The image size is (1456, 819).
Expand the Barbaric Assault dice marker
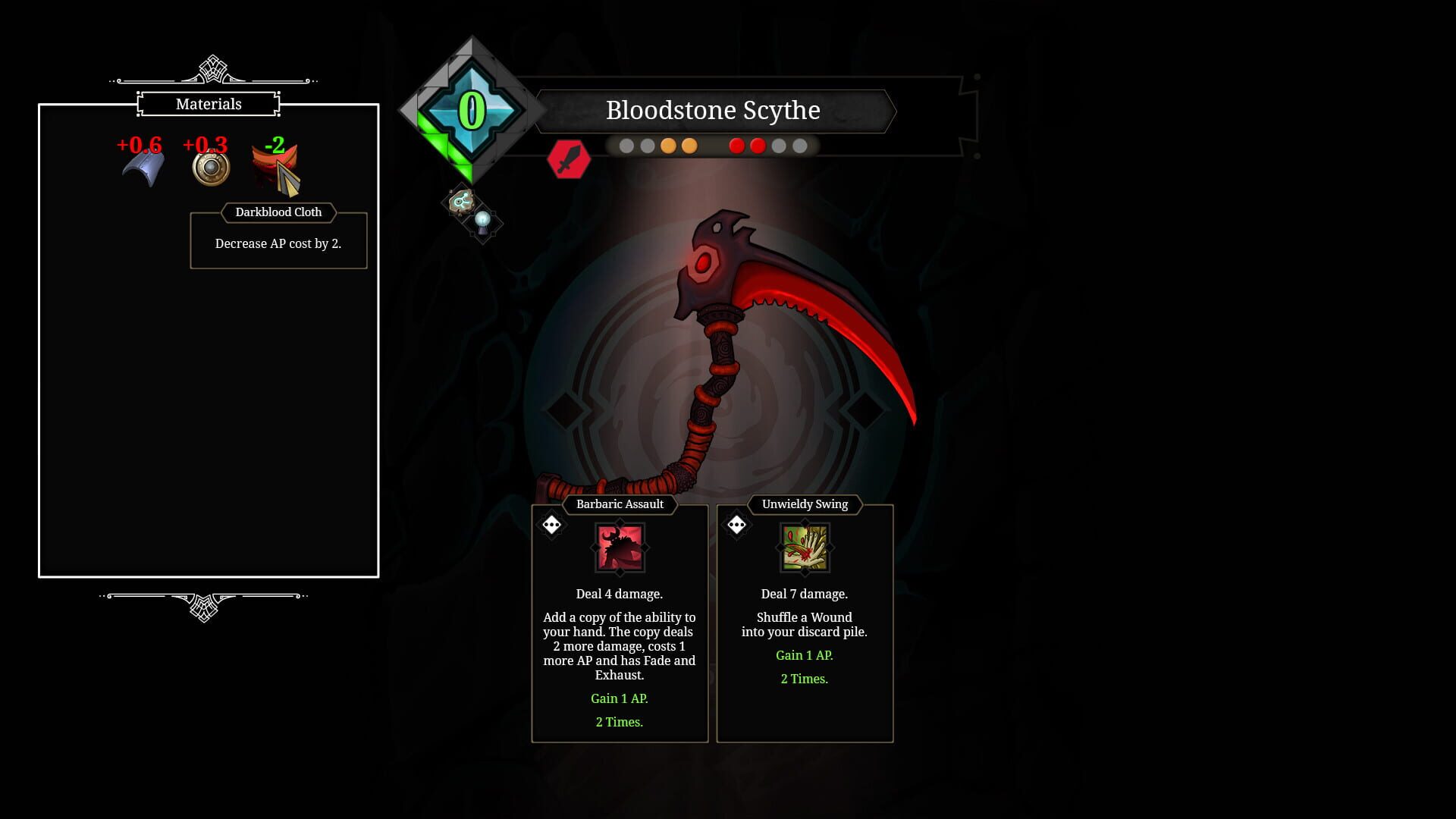551,523
